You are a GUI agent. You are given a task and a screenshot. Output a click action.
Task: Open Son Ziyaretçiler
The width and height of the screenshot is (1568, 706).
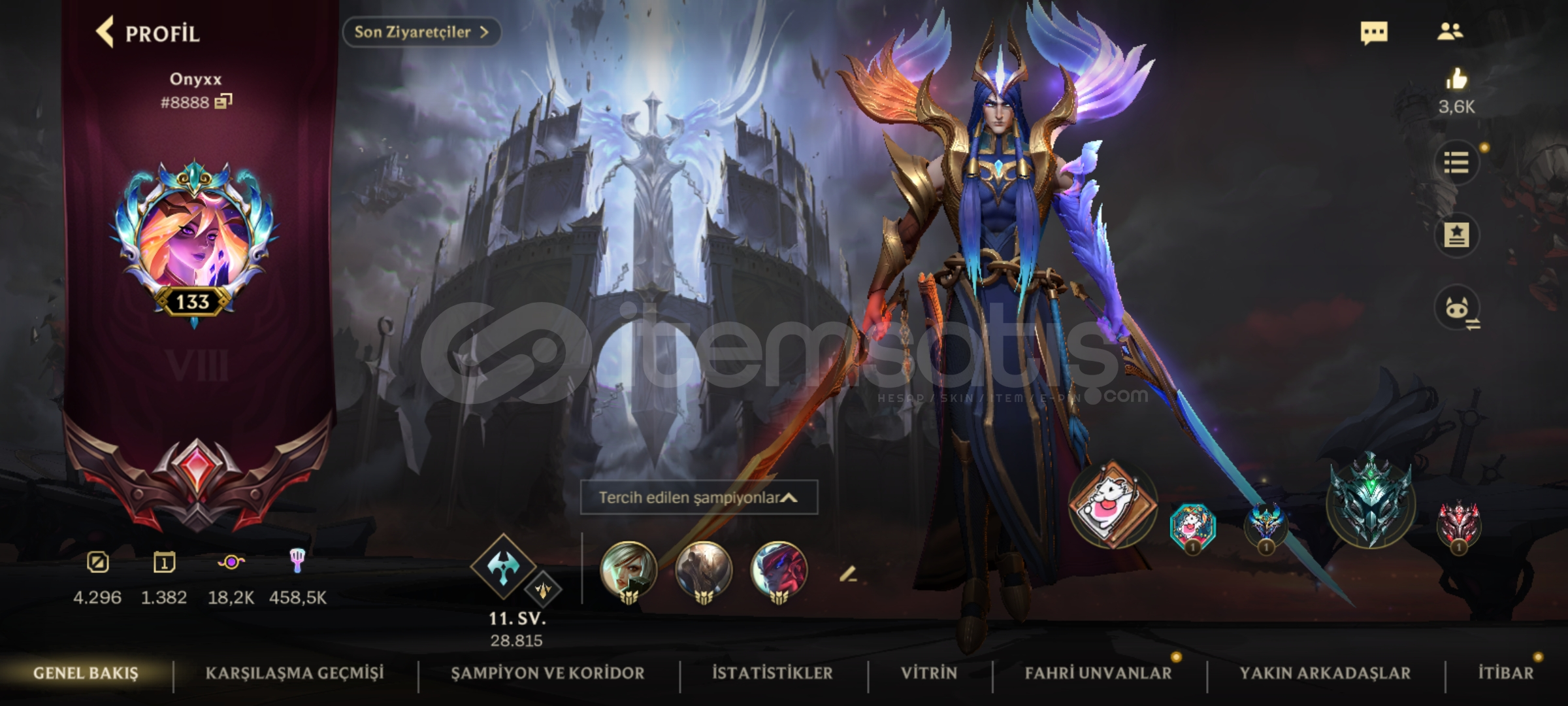[421, 31]
